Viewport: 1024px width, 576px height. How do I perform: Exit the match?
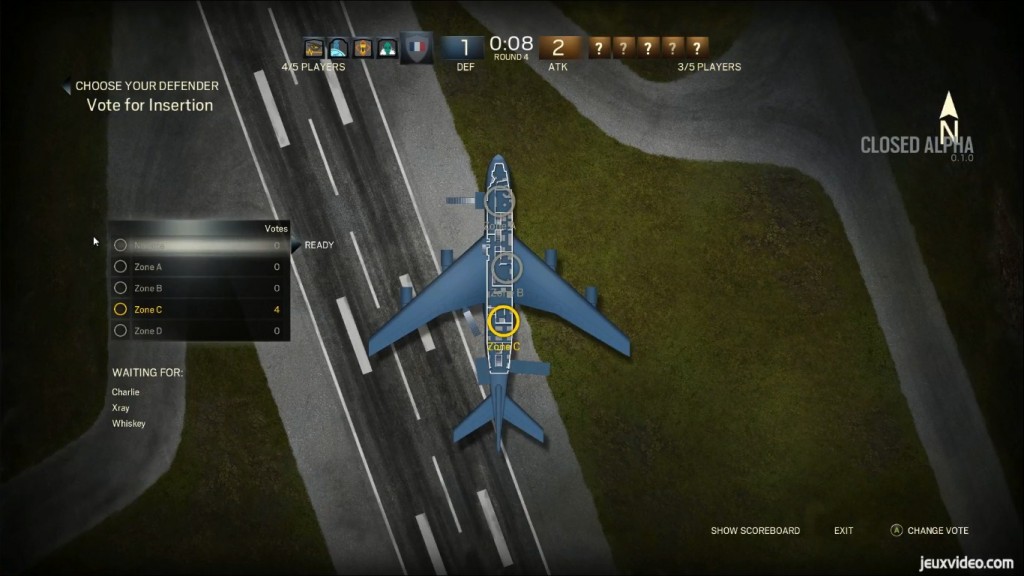coord(843,531)
